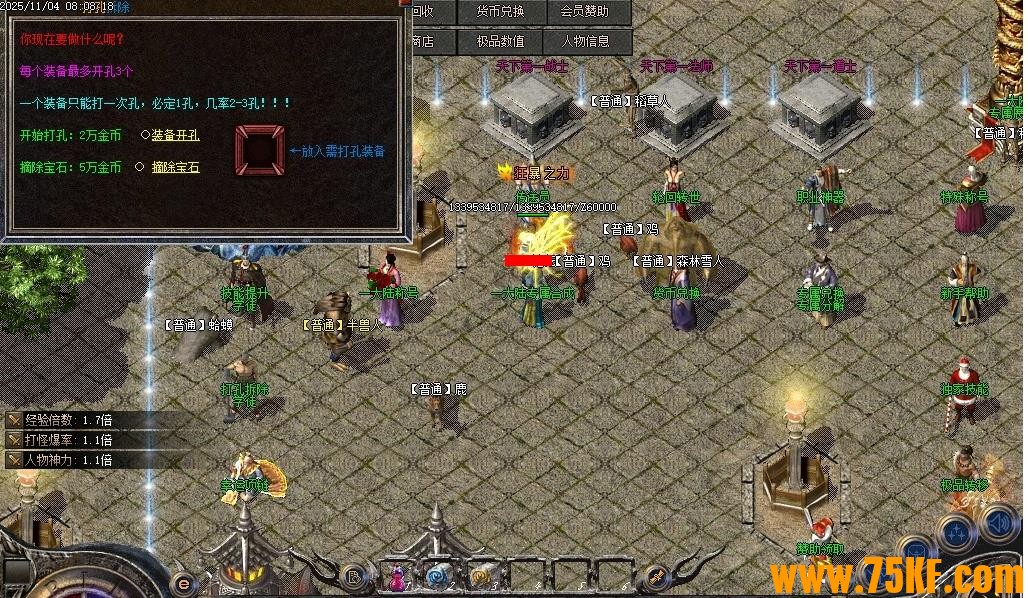The width and height of the screenshot is (1028, 598).
Task: Open the 会员赞助 member sponsorship menu
Action: 584,12
